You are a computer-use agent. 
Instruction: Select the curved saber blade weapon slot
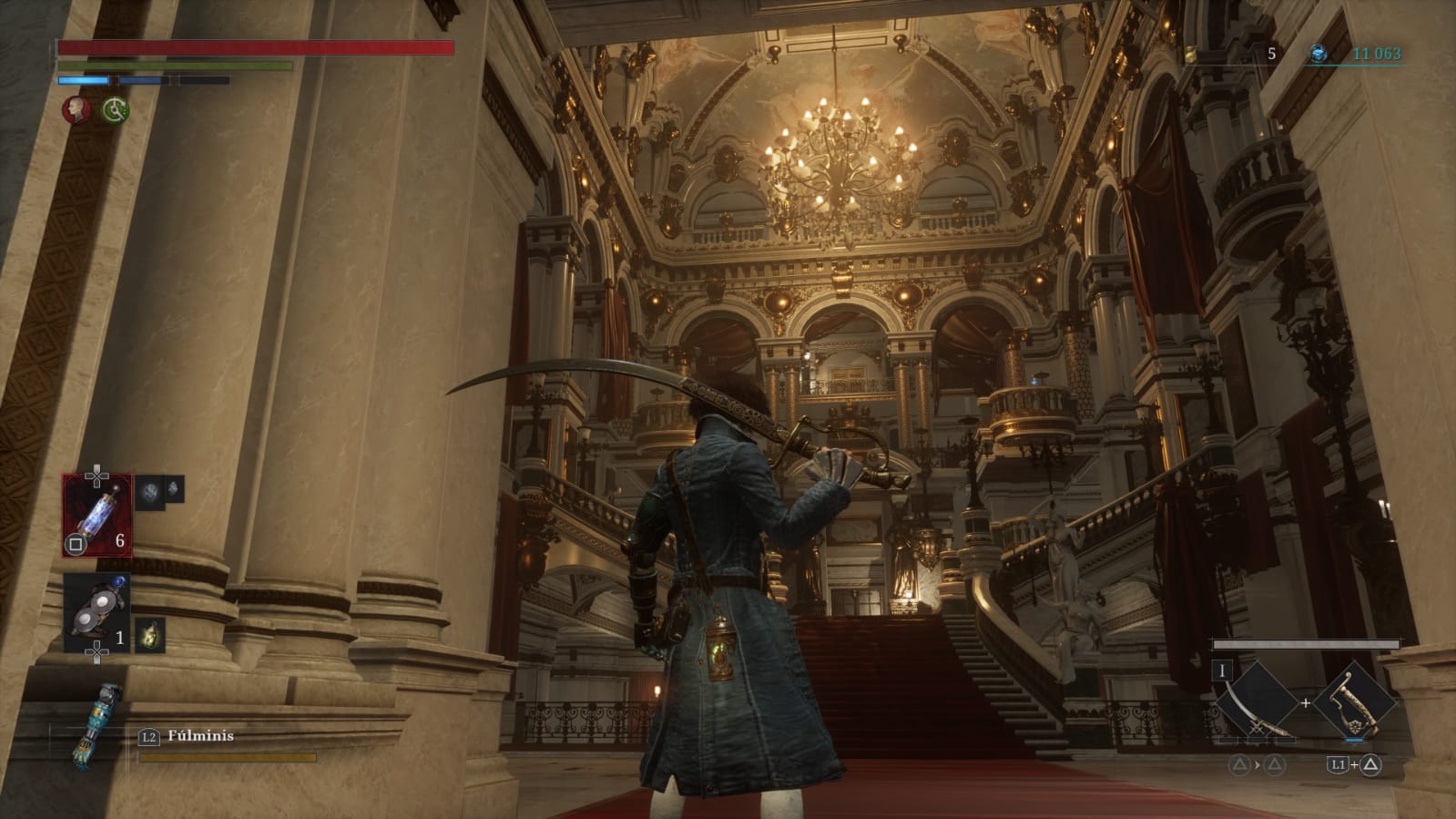point(1257,703)
